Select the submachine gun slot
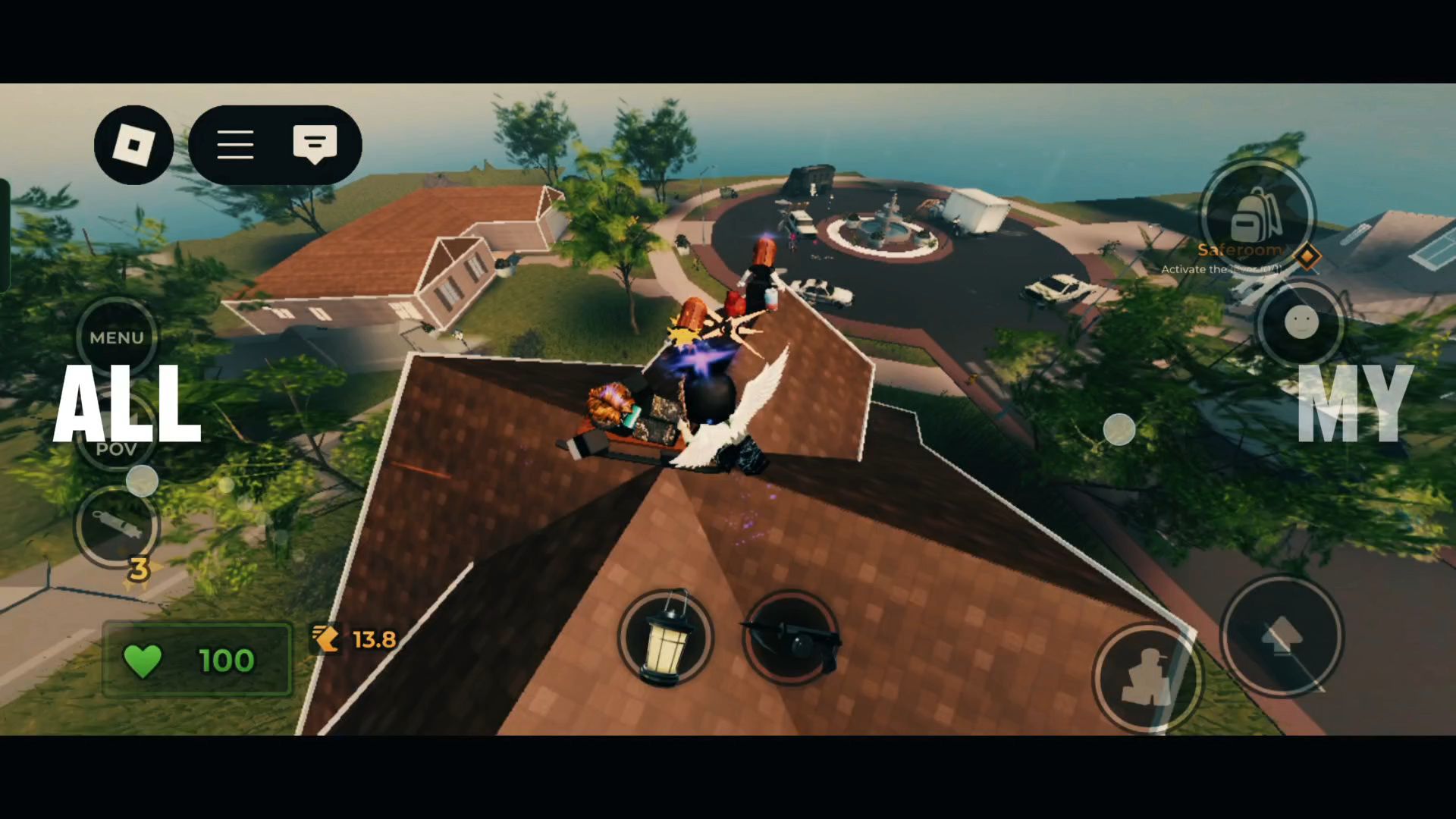The height and width of the screenshot is (819, 1456). pos(791,639)
